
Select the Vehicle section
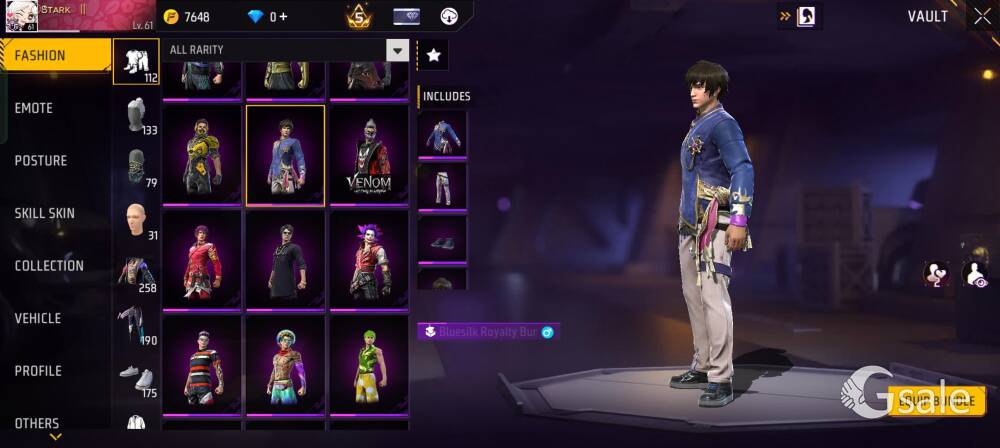38,318
